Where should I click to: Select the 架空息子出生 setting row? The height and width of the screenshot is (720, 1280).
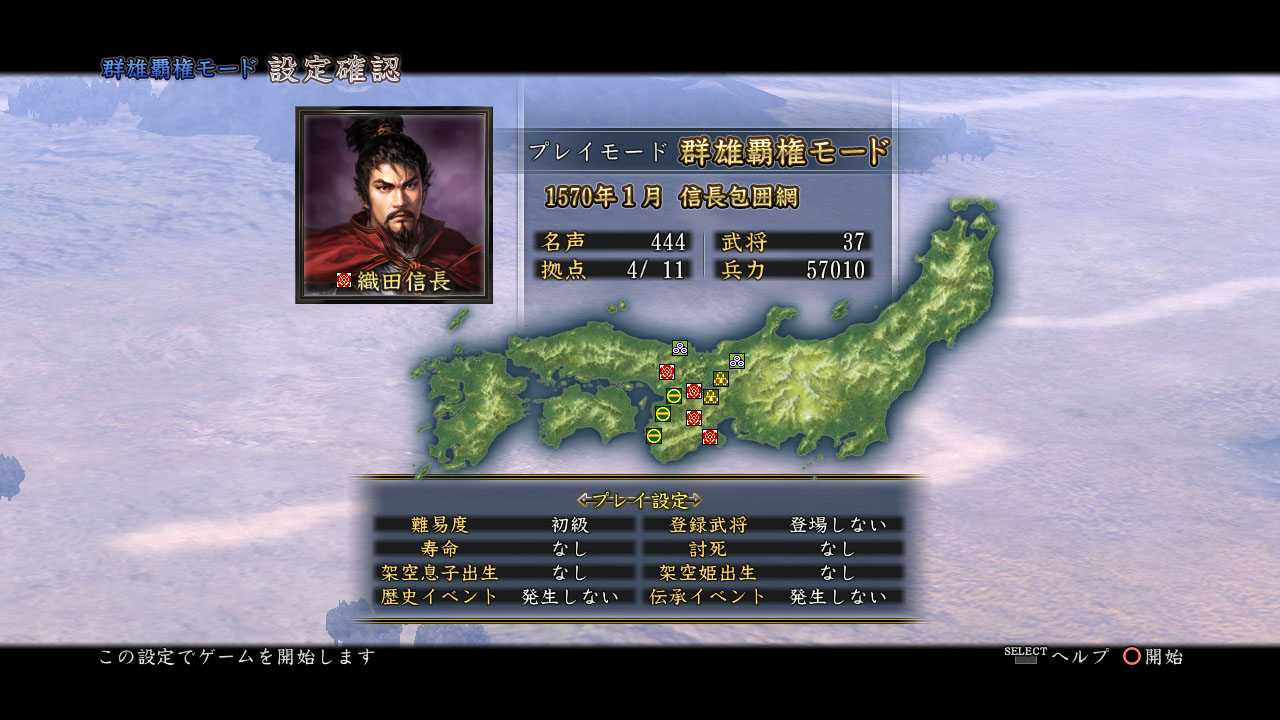[504, 572]
